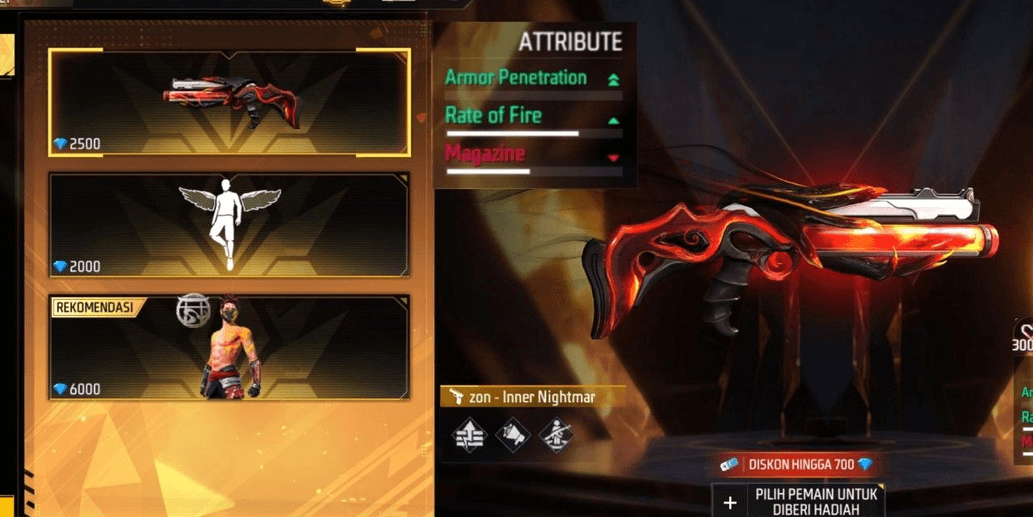Tap the double-arrow upgrade attribute icon
The width and height of the screenshot is (1033, 517).
tap(469, 435)
